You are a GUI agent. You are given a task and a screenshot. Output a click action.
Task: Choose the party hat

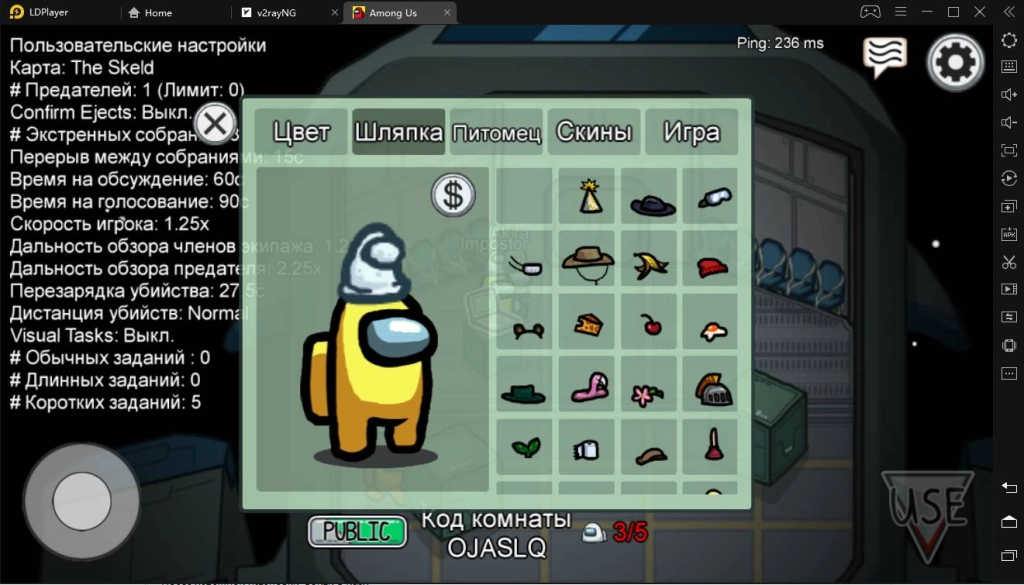590,197
